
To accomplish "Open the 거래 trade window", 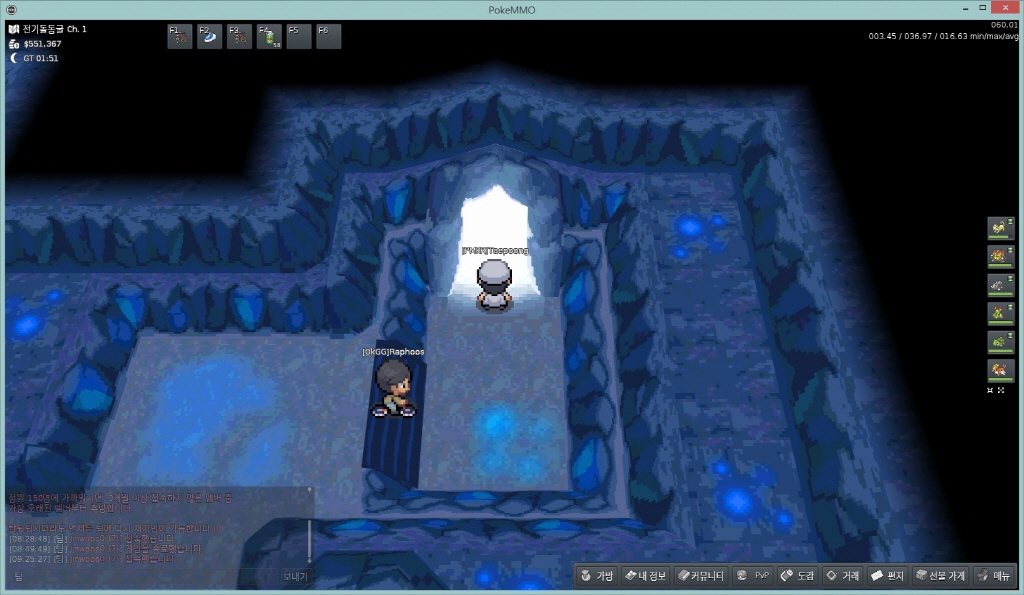I will click(x=843, y=576).
